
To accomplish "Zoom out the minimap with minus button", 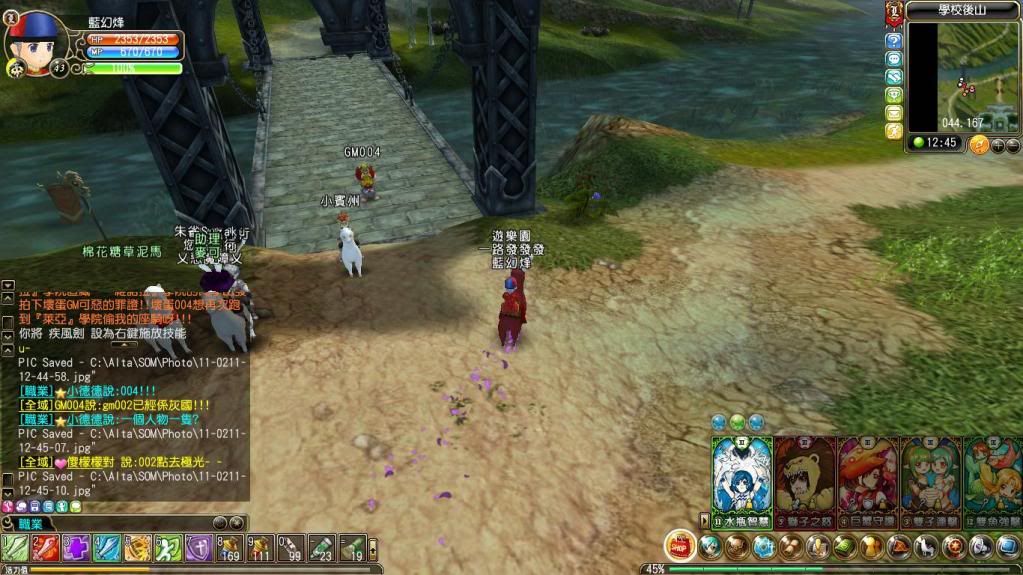I will tap(1012, 145).
